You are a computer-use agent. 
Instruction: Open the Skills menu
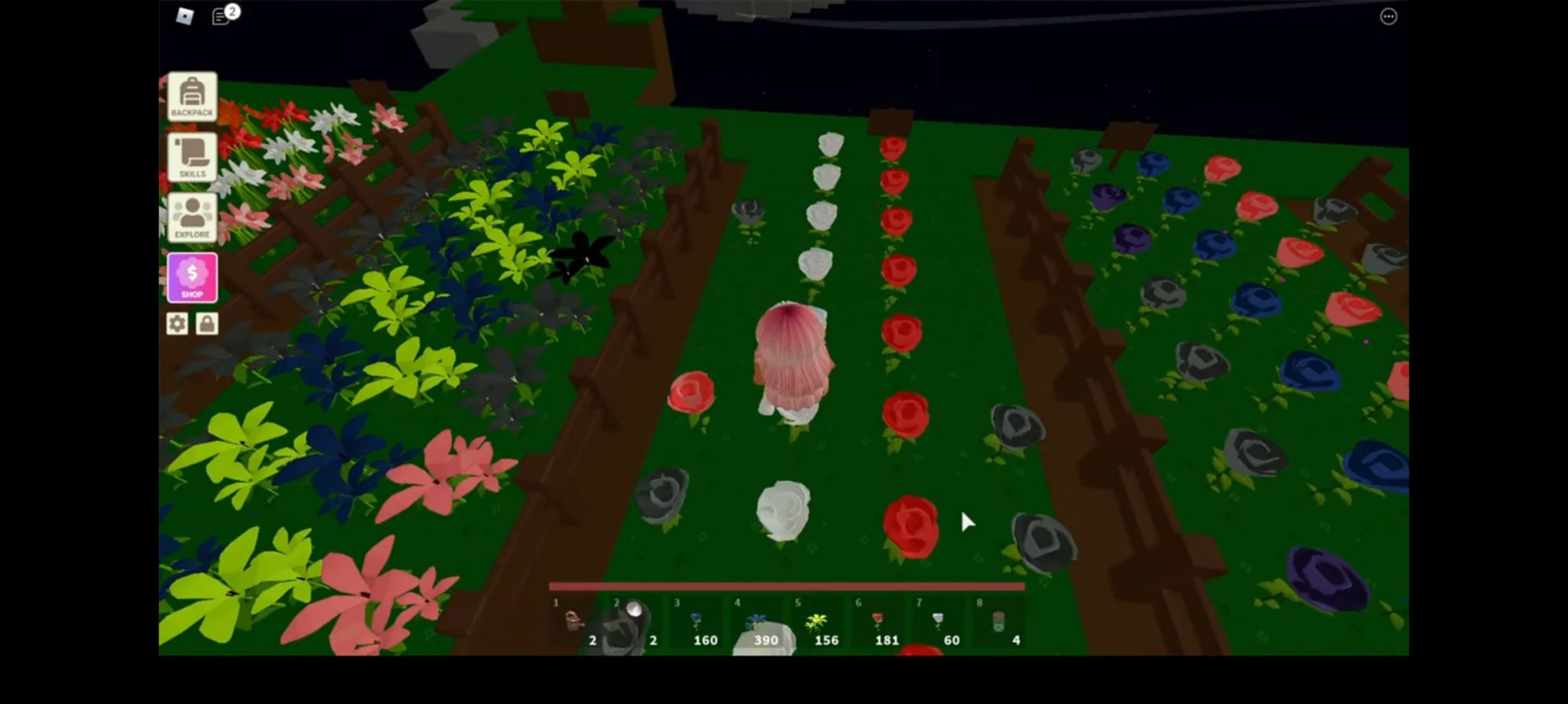191,157
